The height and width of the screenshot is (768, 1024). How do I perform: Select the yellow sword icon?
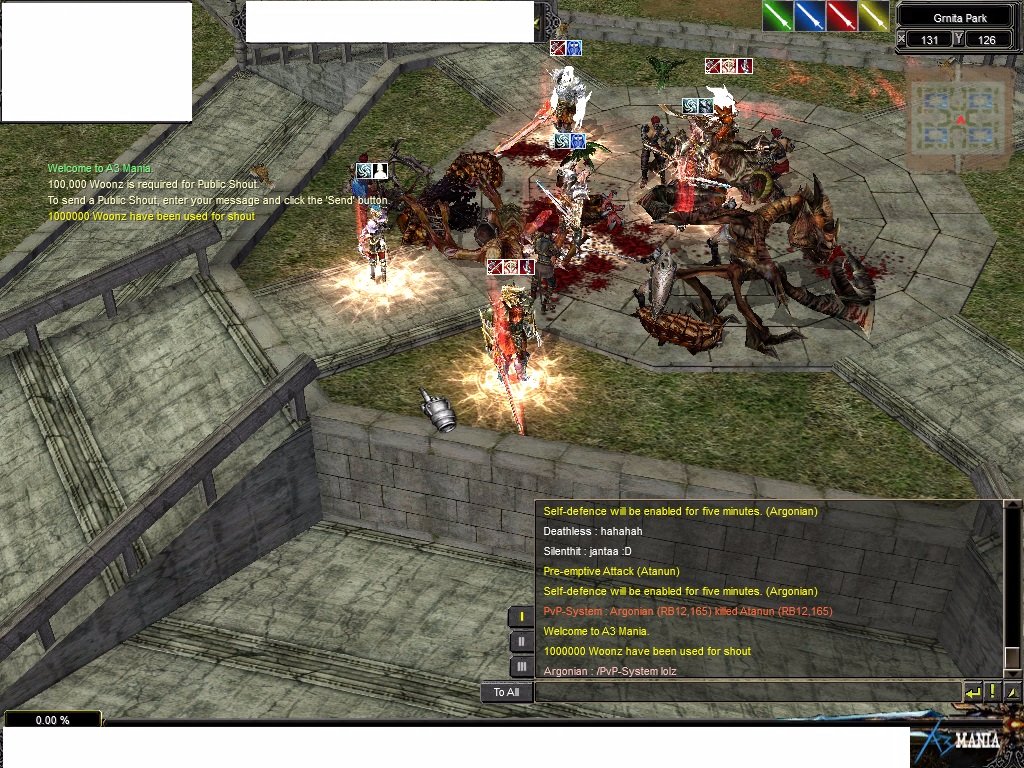874,16
